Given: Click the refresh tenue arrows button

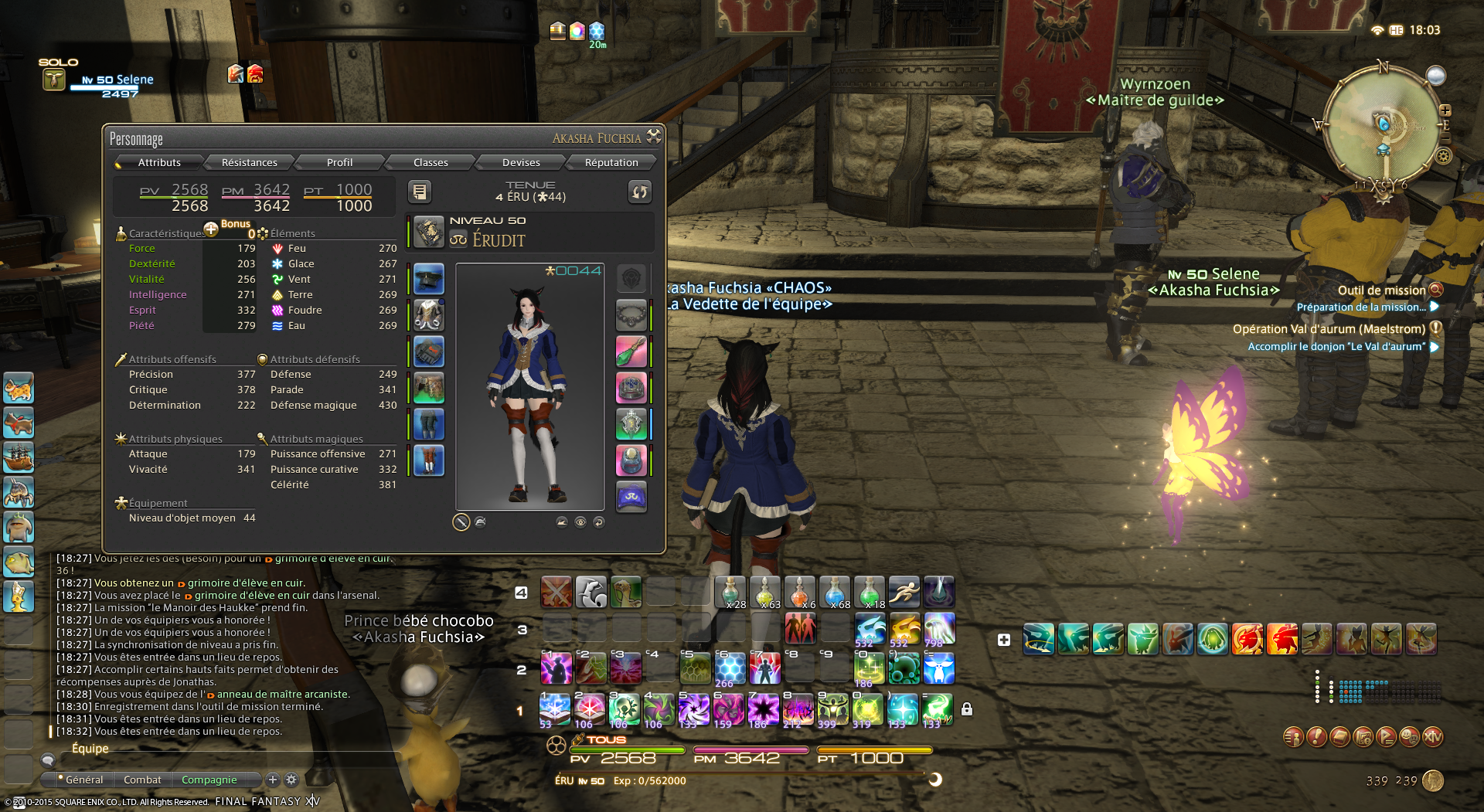Looking at the screenshot, I should click(640, 192).
